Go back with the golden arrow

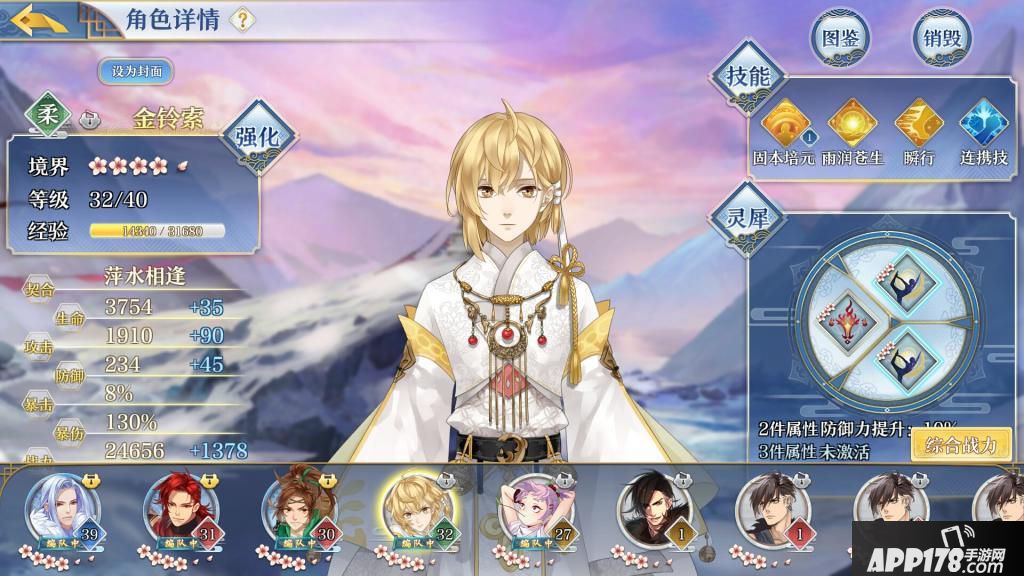(40, 20)
